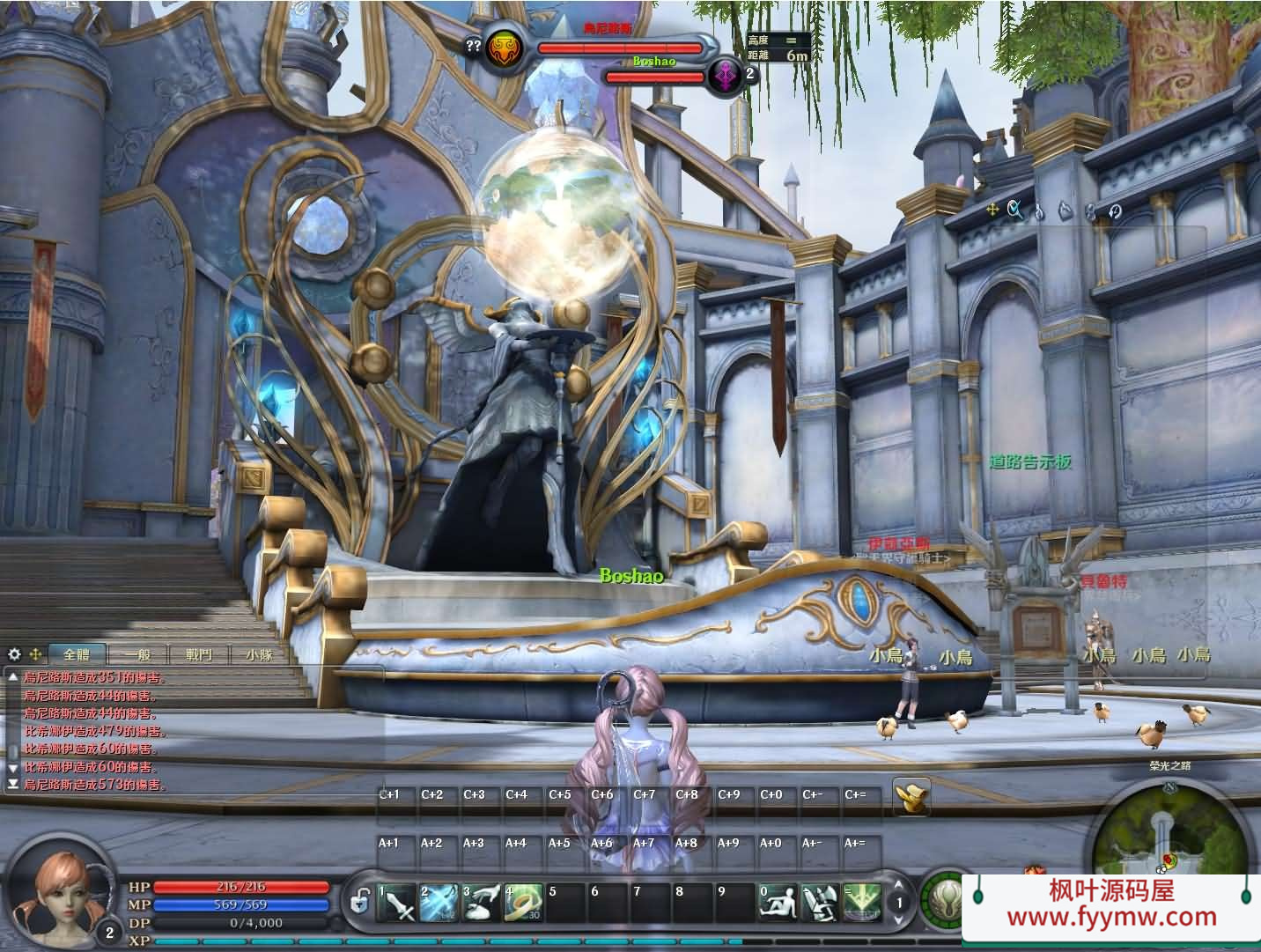Click the chat scroll-up arrow
Viewport: 1261px width, 952px height.
13,677
